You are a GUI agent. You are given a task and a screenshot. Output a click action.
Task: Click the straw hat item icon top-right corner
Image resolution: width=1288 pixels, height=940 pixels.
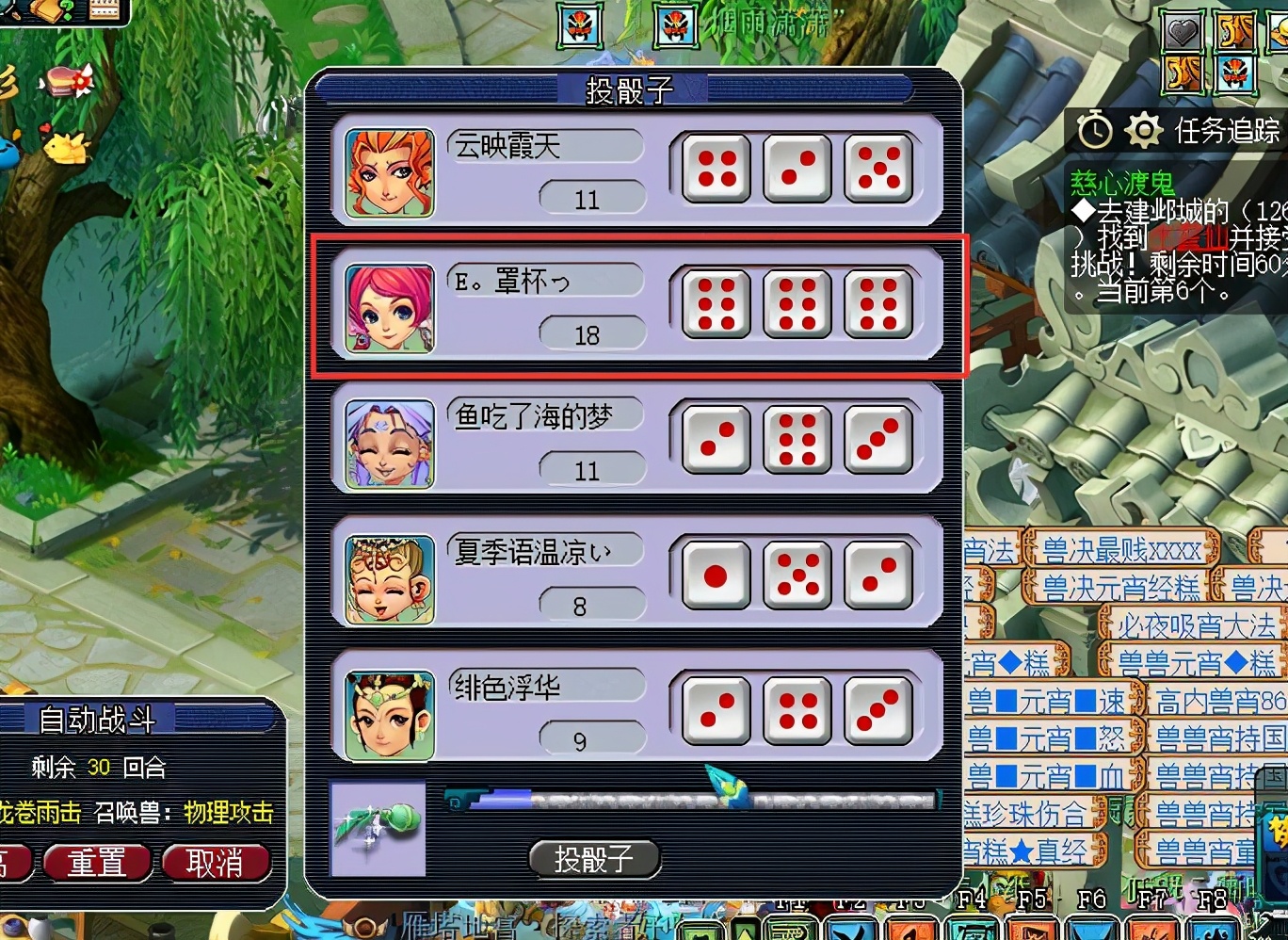1280,29
